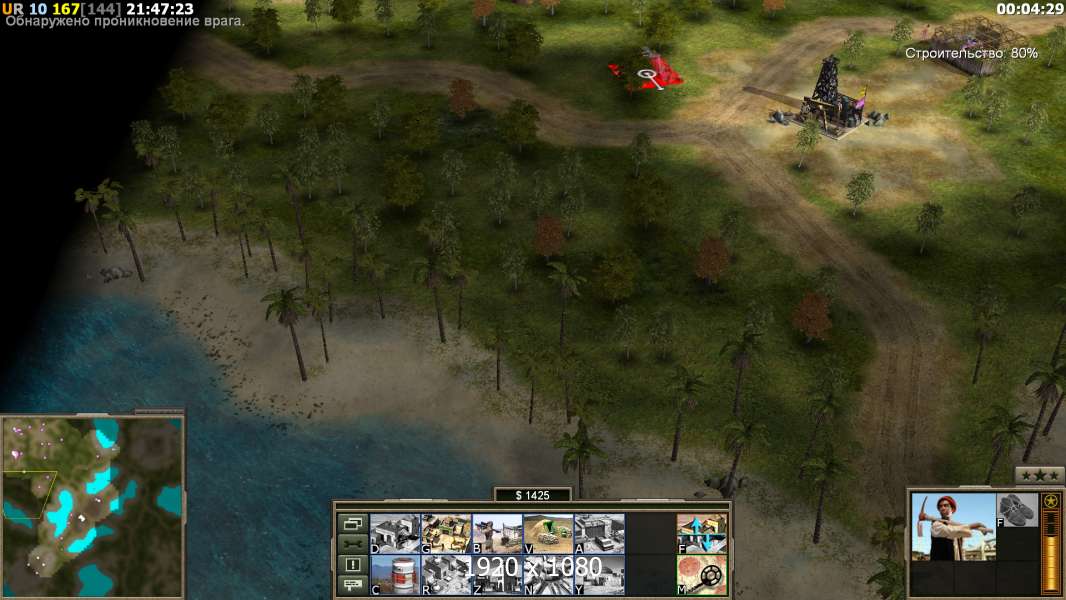Select the build icon with hotkey D
The height and width of the screenshot is (600, 1066).
pos(395,534)
